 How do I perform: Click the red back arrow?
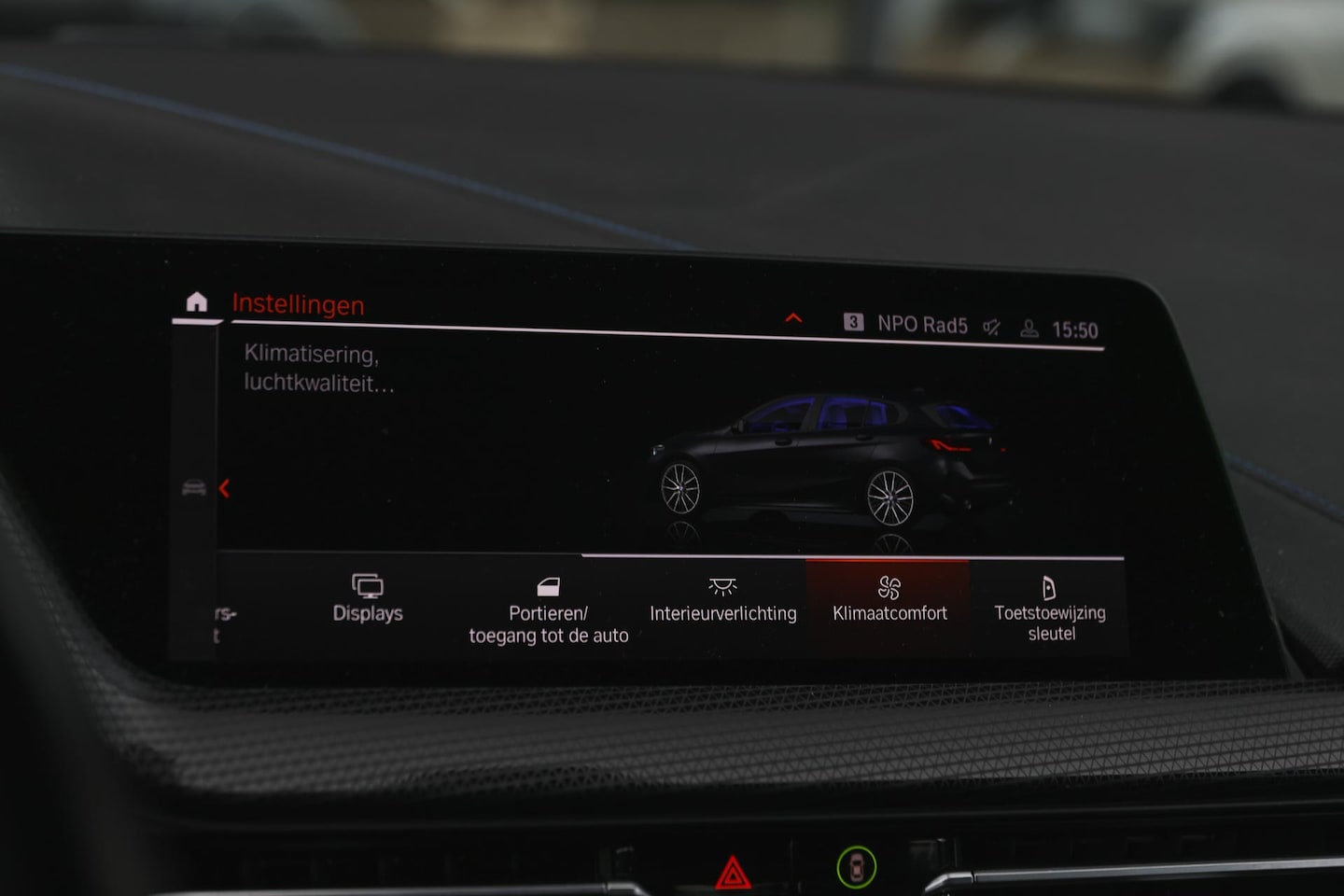coord(224,488)
